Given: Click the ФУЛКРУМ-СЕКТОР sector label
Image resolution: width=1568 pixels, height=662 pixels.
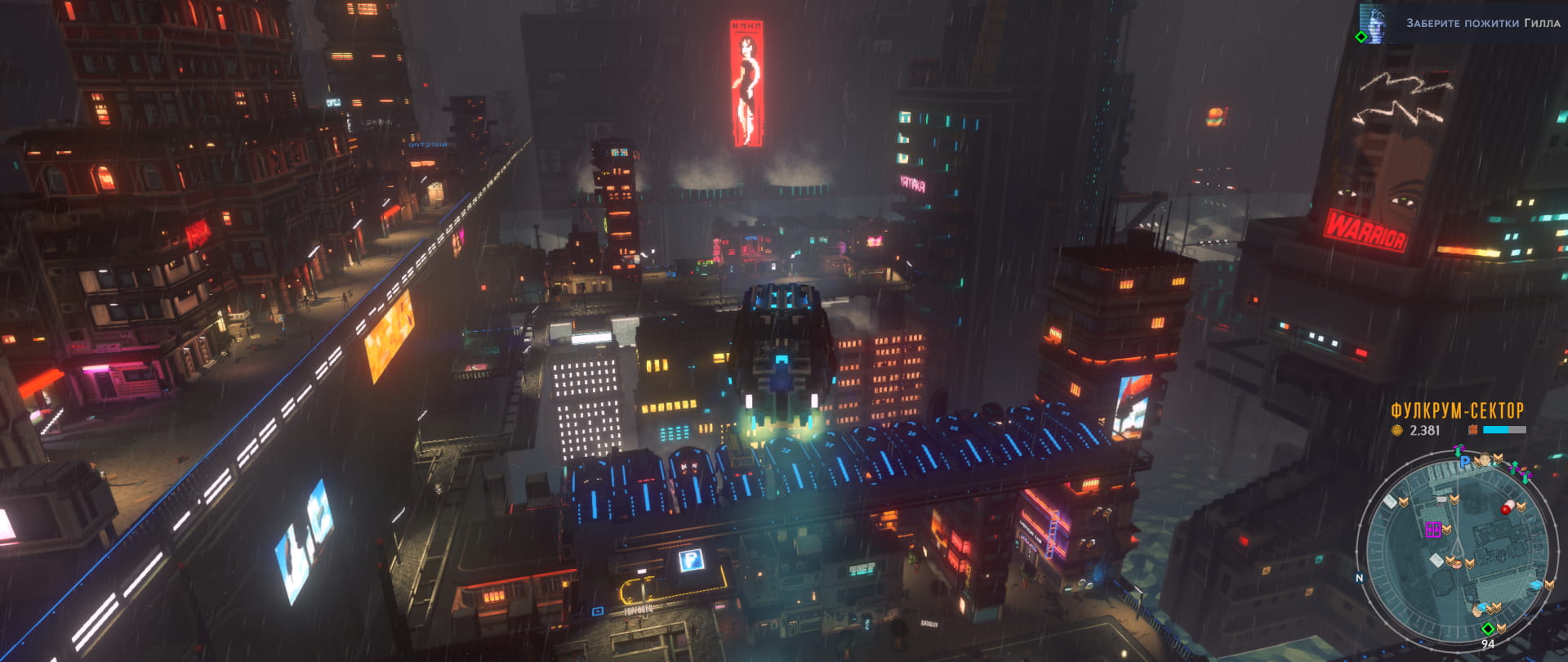Looking at the screenshot, I should (1456, 409).
